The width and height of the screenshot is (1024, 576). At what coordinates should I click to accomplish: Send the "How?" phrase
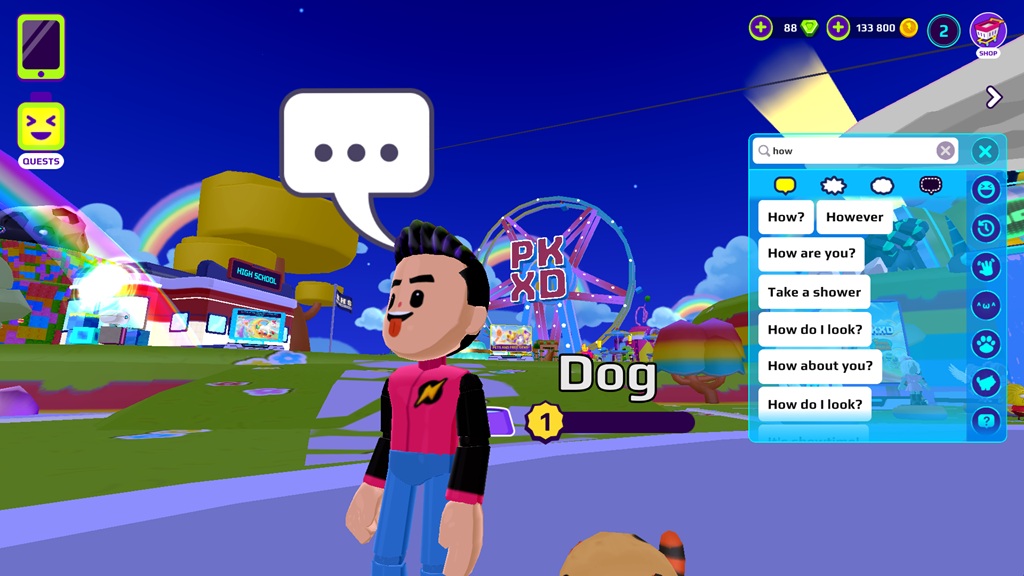(x=786, y=217)
